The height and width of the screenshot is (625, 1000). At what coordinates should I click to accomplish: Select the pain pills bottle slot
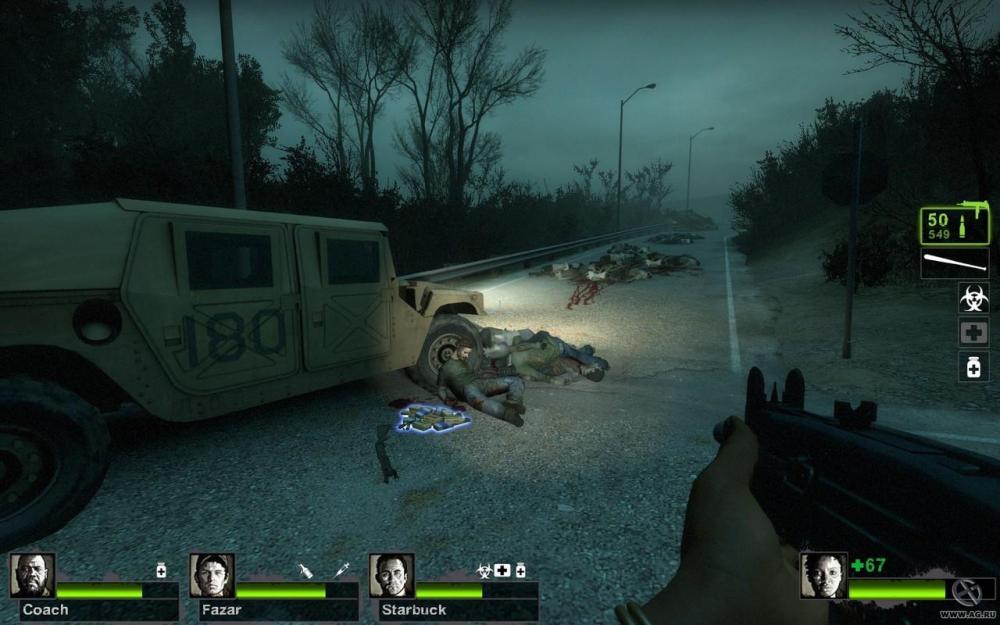pos(973,366)
